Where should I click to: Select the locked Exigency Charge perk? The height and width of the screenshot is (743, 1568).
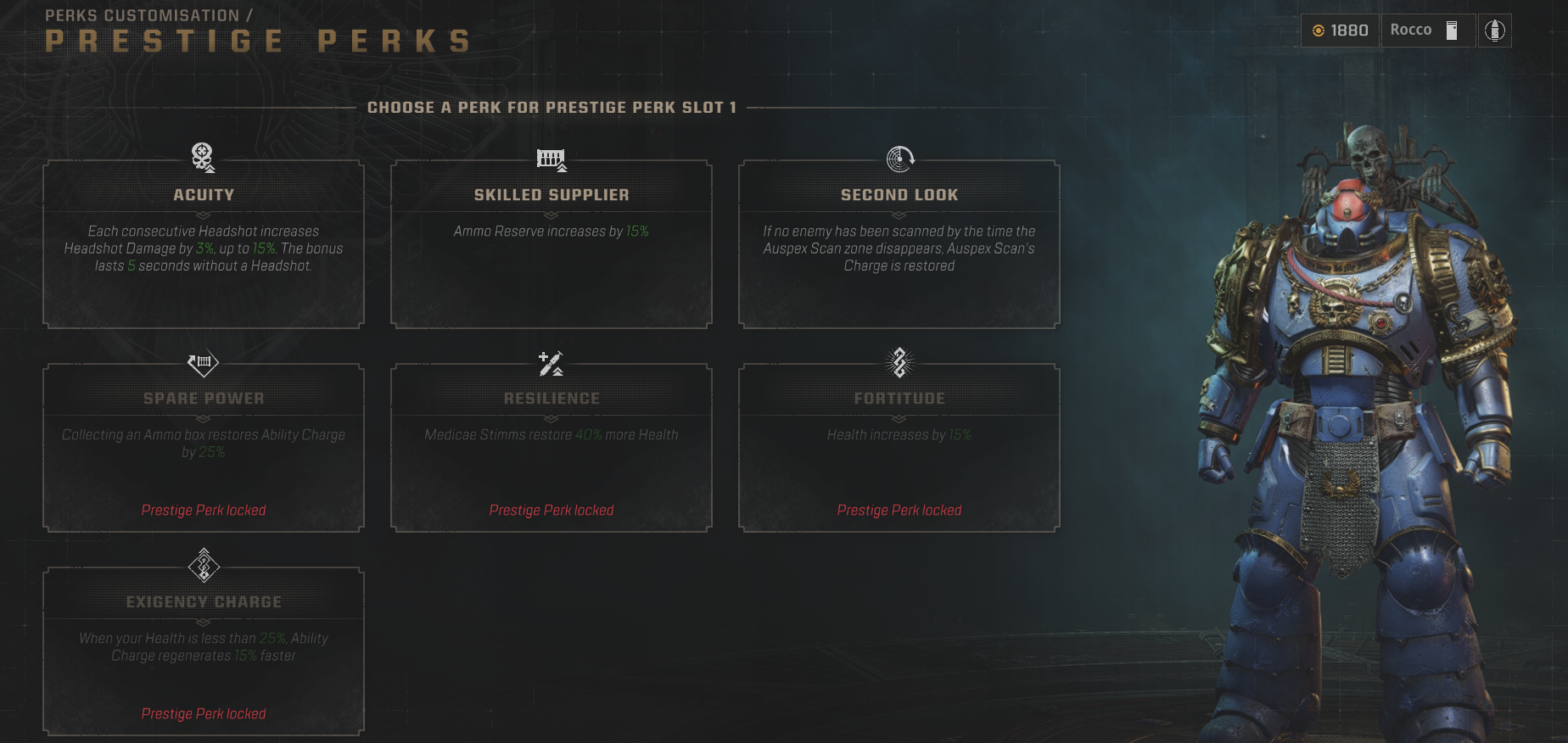click(x=204, y=651)
